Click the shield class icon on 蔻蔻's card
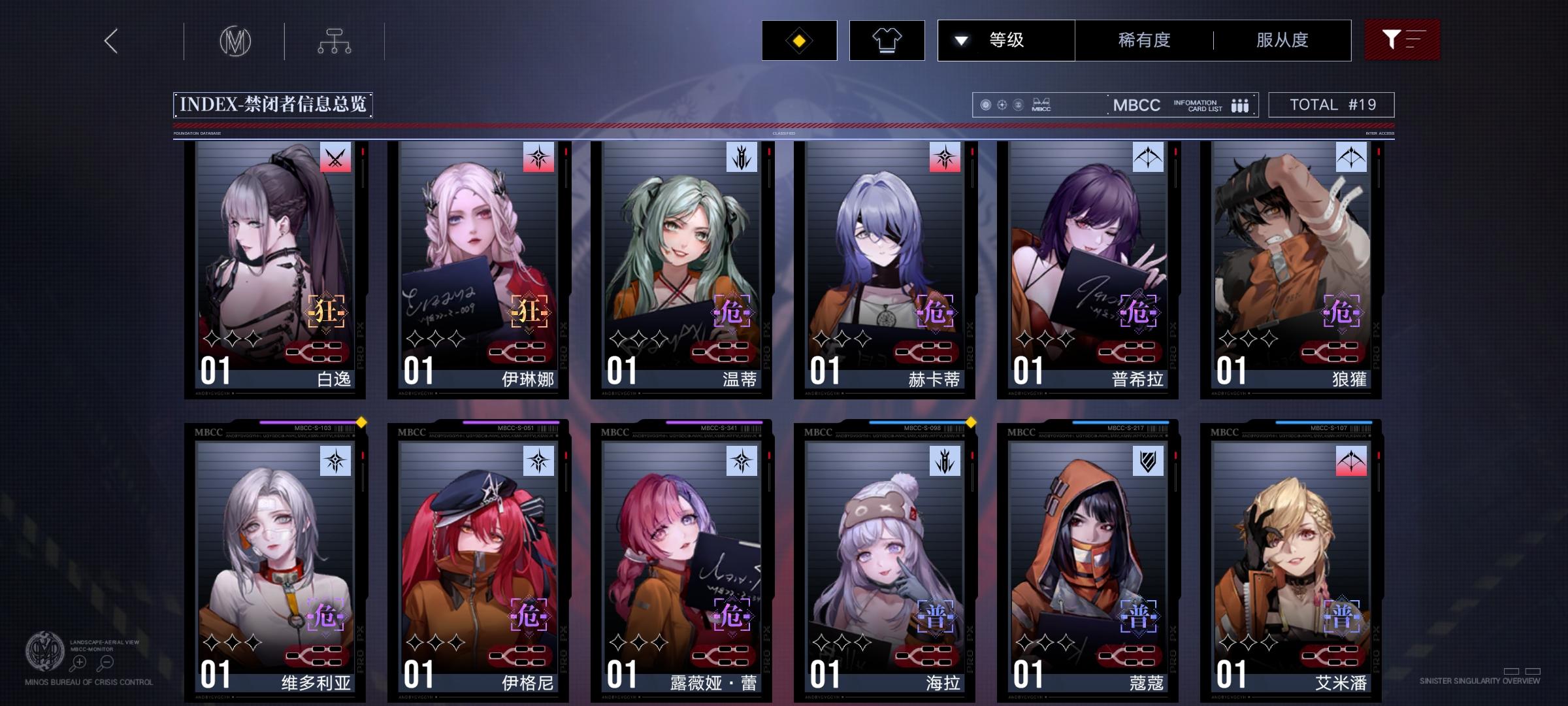The height and width of the screenshot is (706, 1568). (1147, 462)
